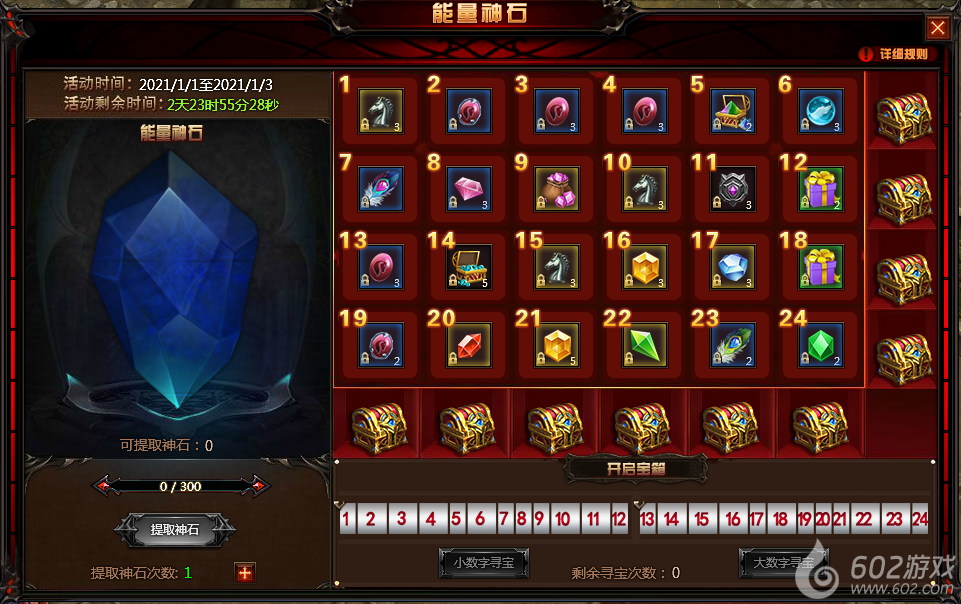Image resolution: width=961 pixels, height=604 pixels.
Task: Select reward slot 6 blue orb item
Action: click(x=821, y=111)
